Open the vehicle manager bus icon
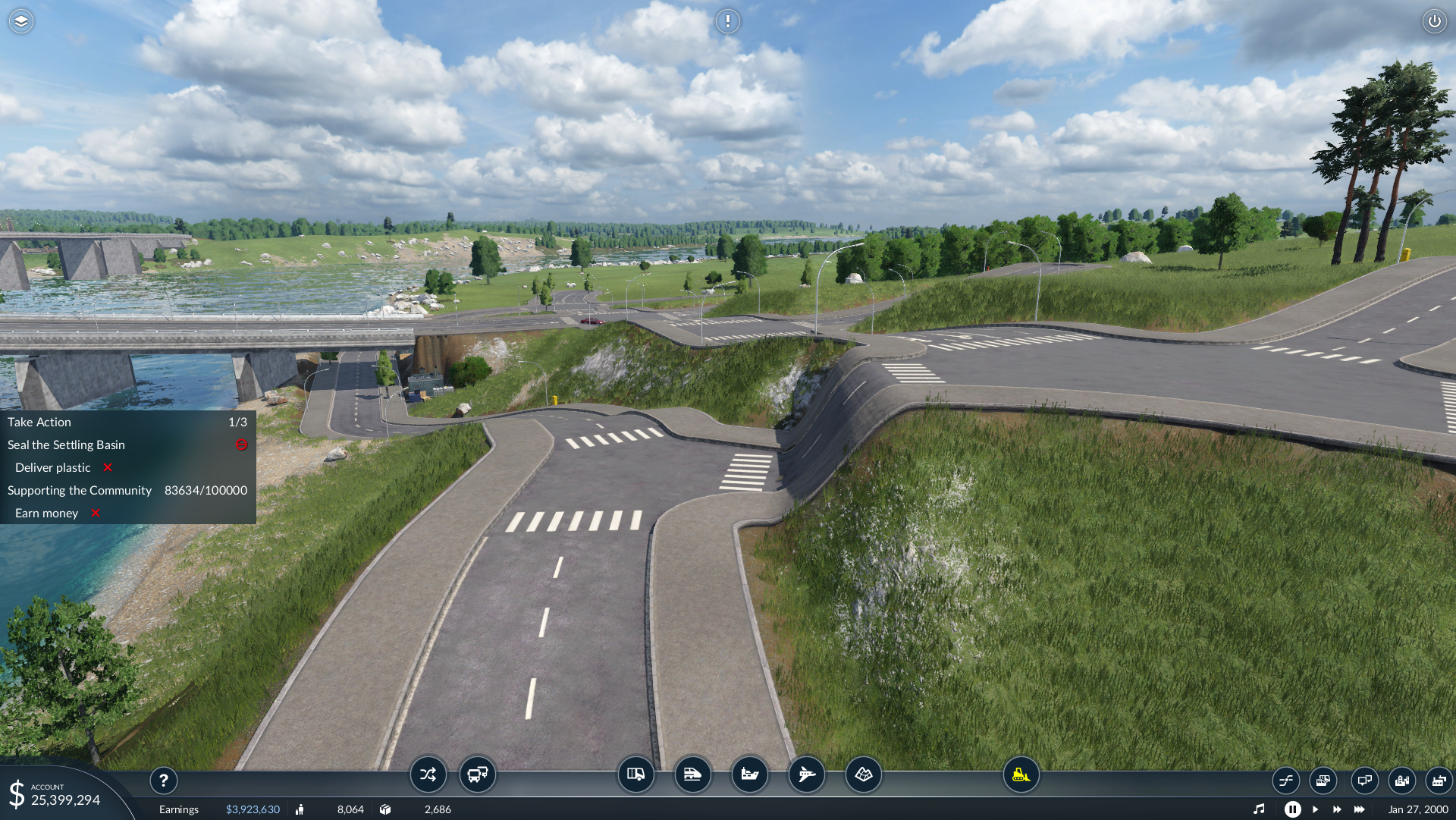The width and height of the screenshot is (1456, 820). [x=478, y=774]
